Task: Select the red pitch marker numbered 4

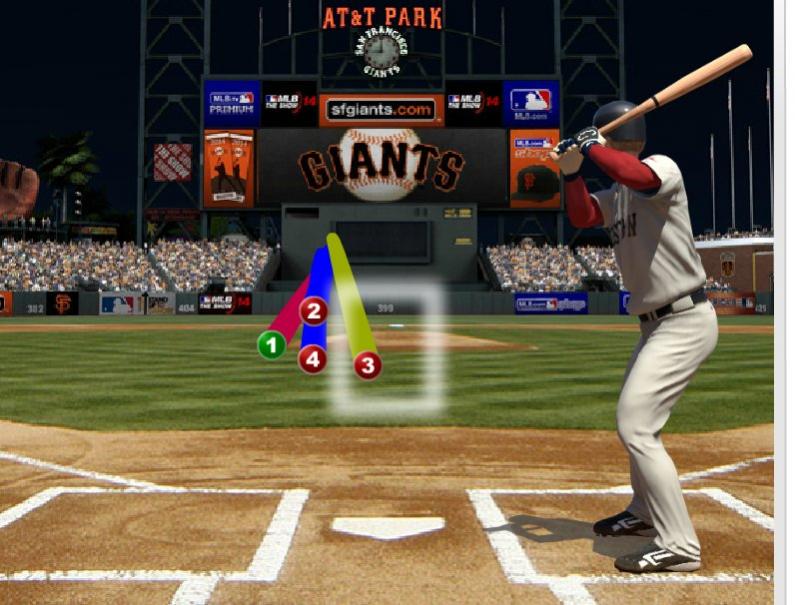Action: pos(312,358)
